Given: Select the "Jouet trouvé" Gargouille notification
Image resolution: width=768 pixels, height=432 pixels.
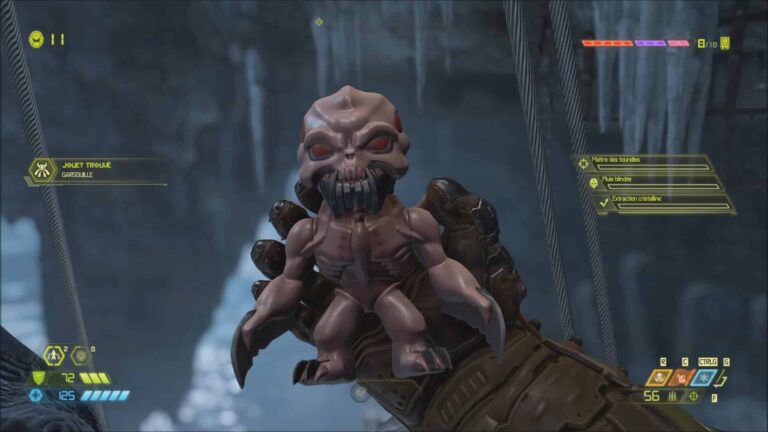Looking at the screenshot, I should coord(95,170).
